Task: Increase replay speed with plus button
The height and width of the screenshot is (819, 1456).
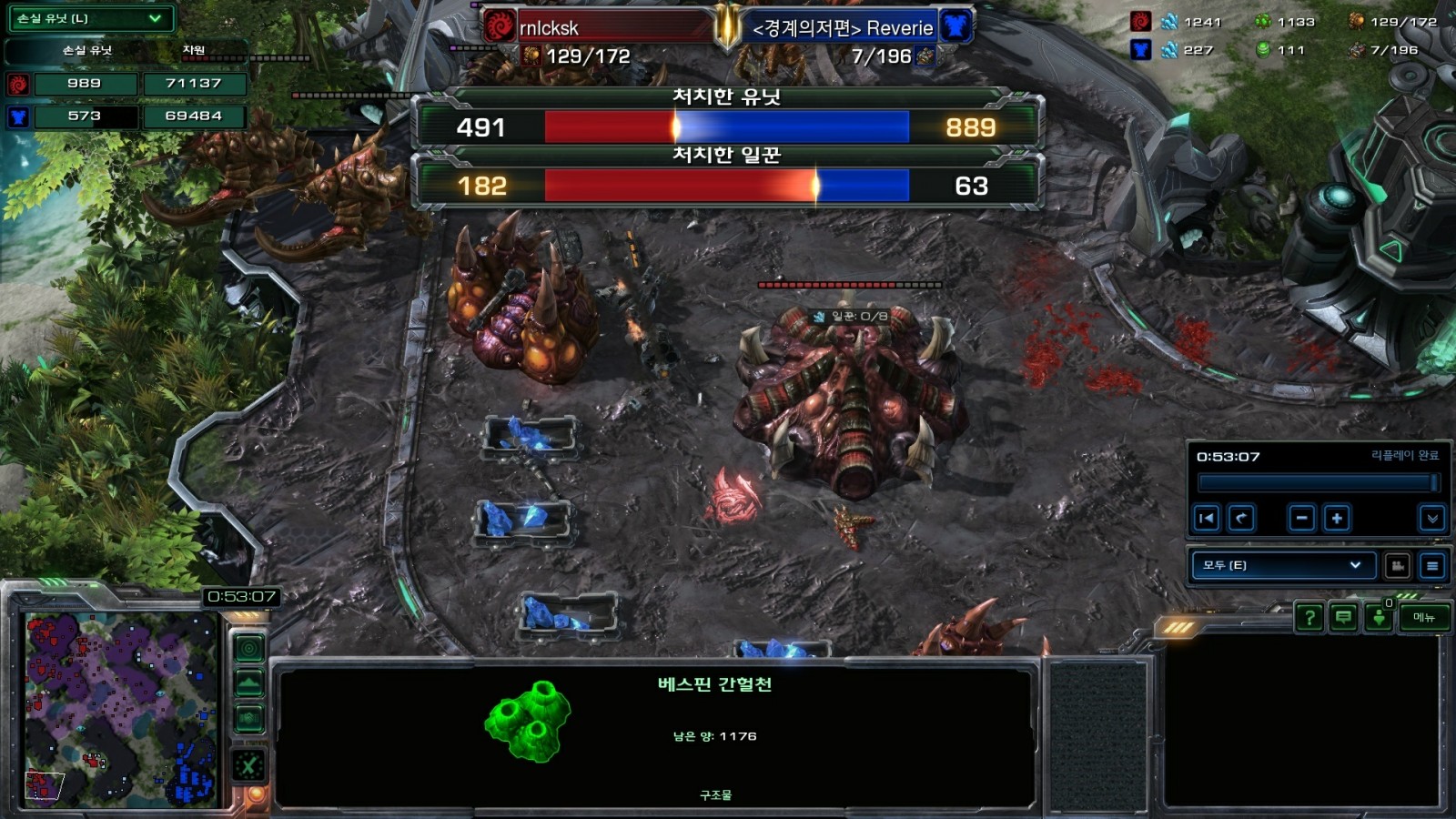Action: (1337, 519)
